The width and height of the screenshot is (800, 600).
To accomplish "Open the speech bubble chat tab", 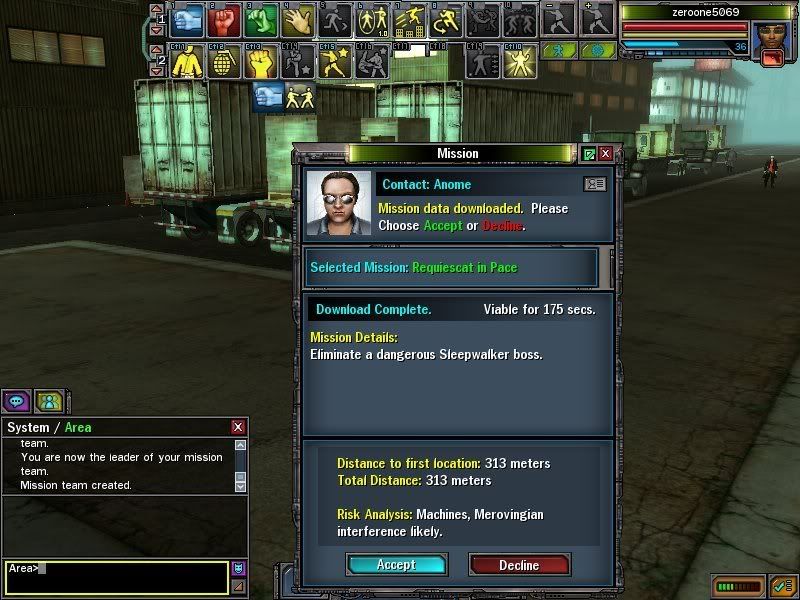I will point(16,402).
